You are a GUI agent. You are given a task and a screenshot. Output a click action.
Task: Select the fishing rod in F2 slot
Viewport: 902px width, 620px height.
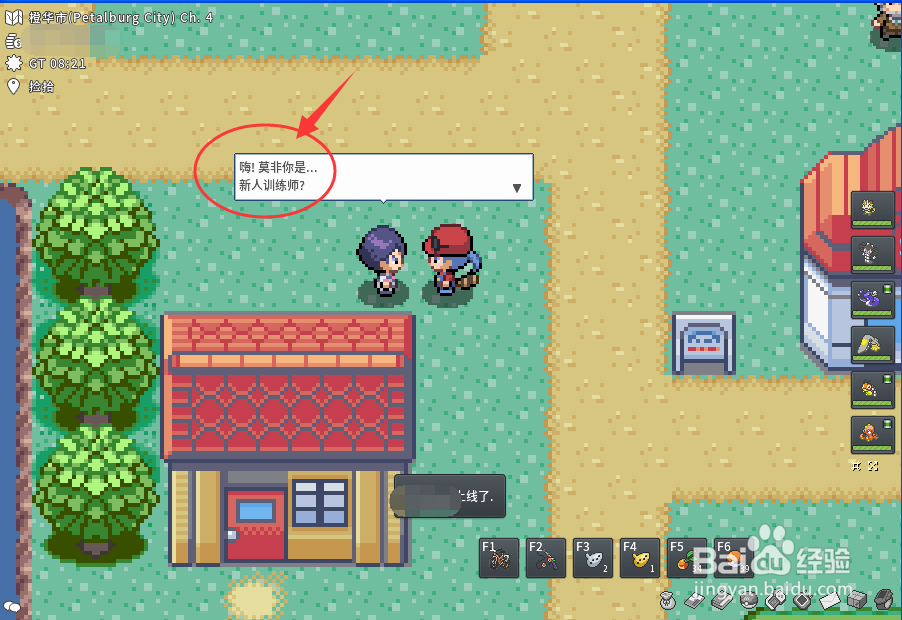(x=545, y=558)
